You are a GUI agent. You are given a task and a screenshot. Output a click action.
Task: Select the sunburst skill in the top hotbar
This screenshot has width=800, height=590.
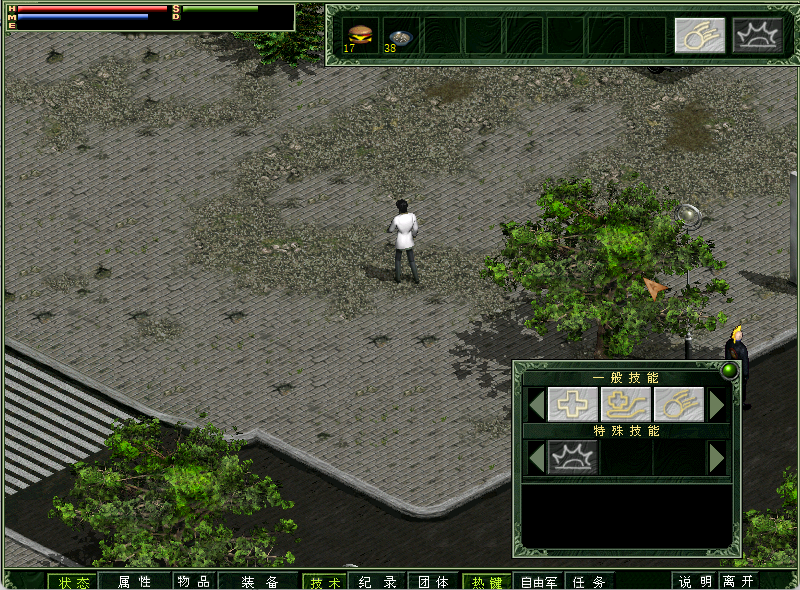point(757,35)
